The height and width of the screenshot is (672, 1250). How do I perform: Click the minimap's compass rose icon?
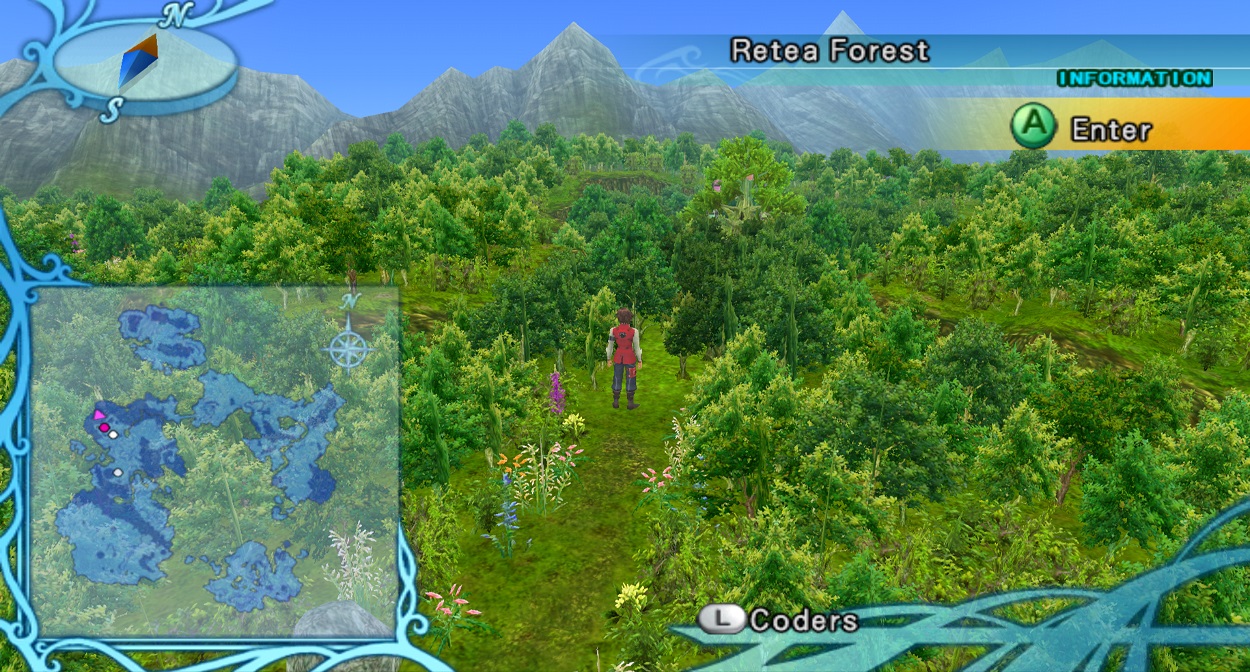click(x=348, y=347)
